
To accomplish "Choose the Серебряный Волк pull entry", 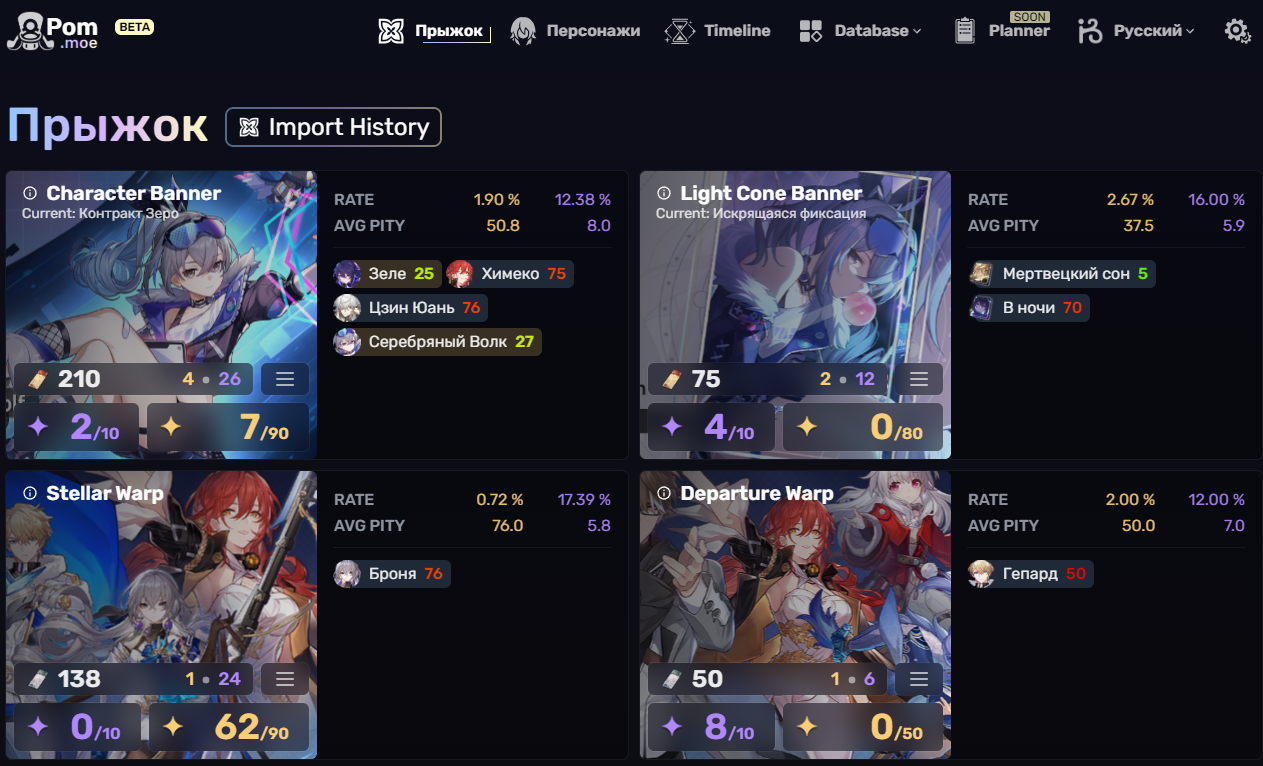I will tap(437, 342).
